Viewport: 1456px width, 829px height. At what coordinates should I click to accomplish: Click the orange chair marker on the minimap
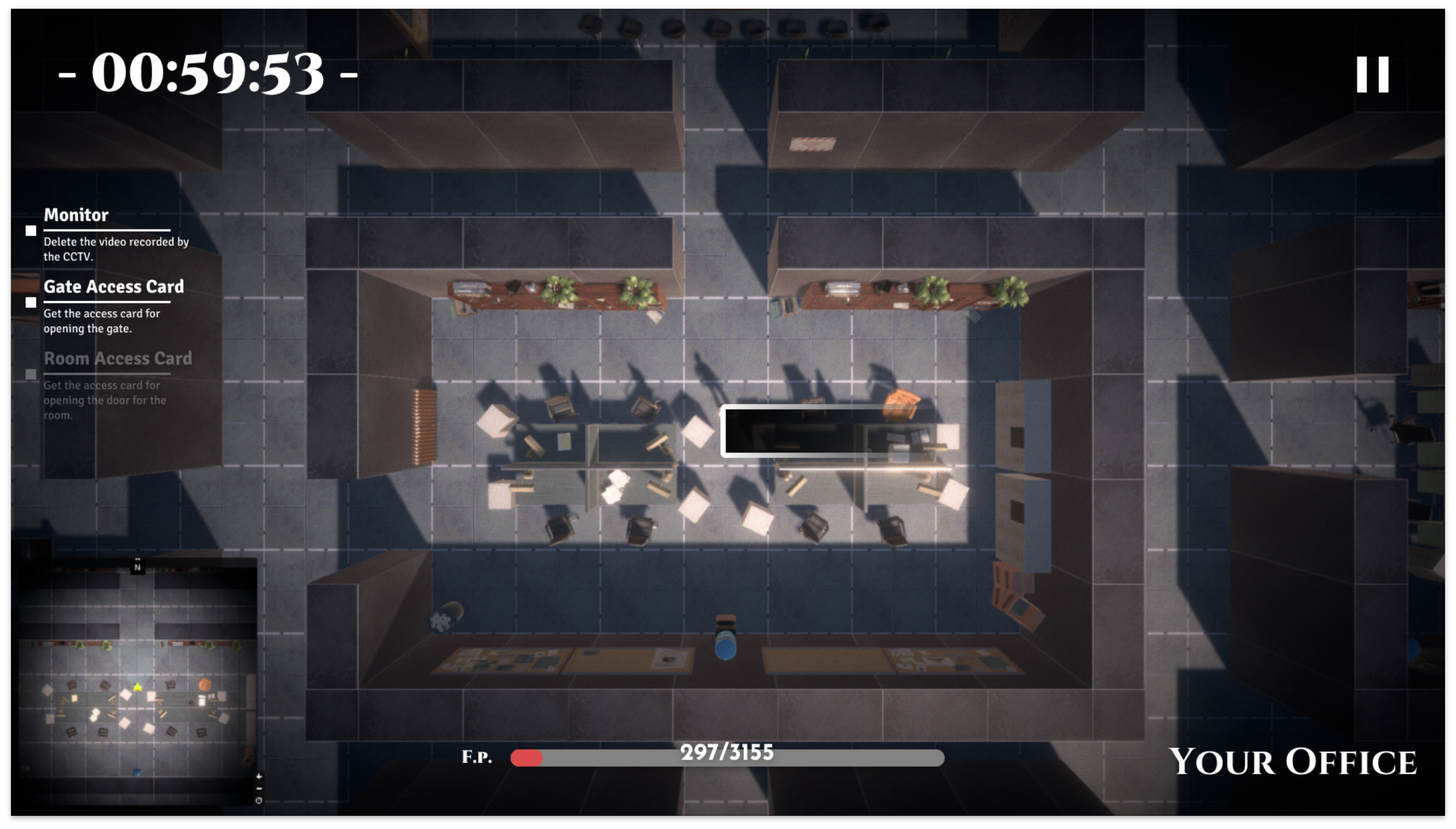point(205,685)
